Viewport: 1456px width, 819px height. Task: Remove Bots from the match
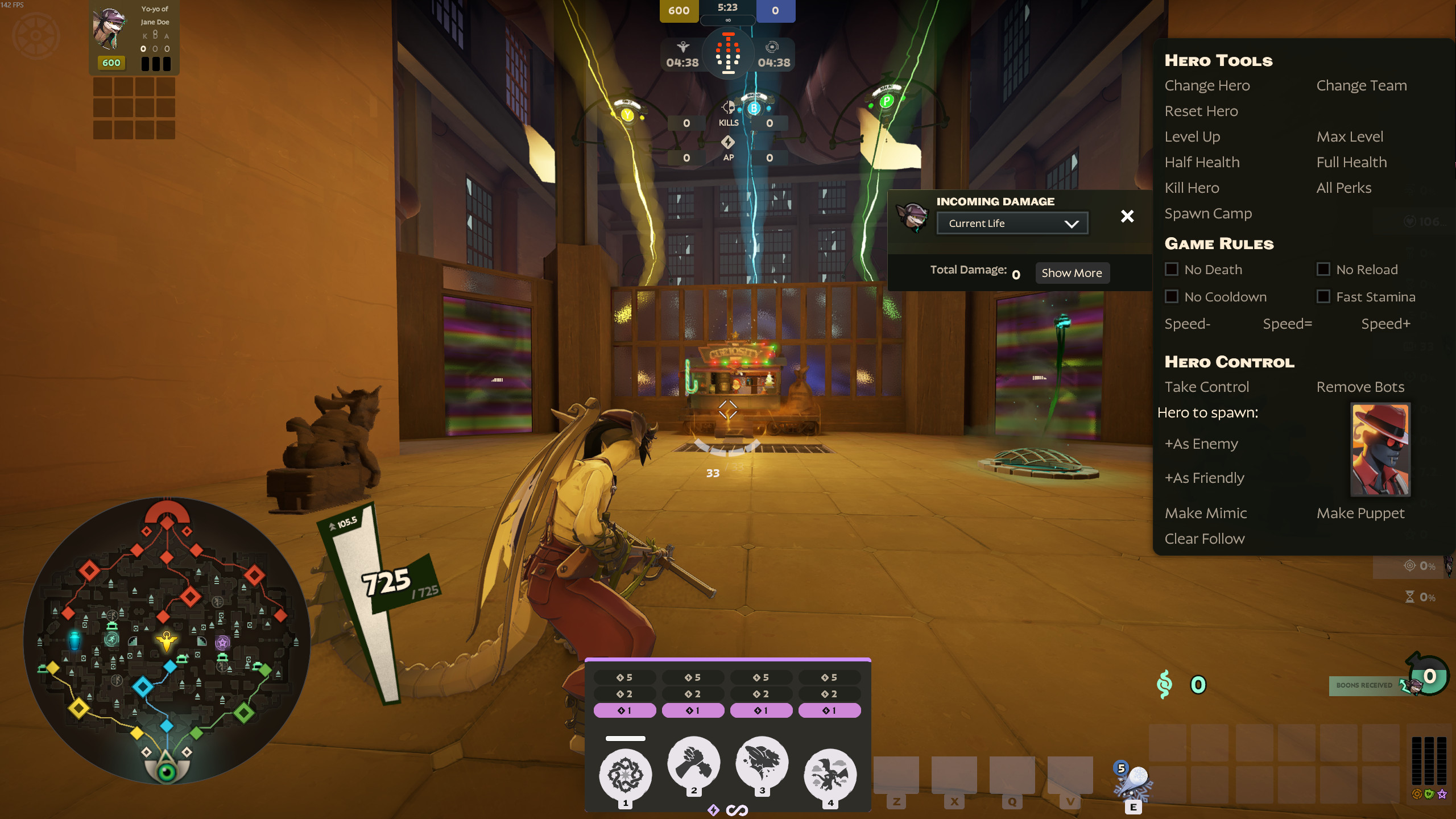tap(1360, 387)
